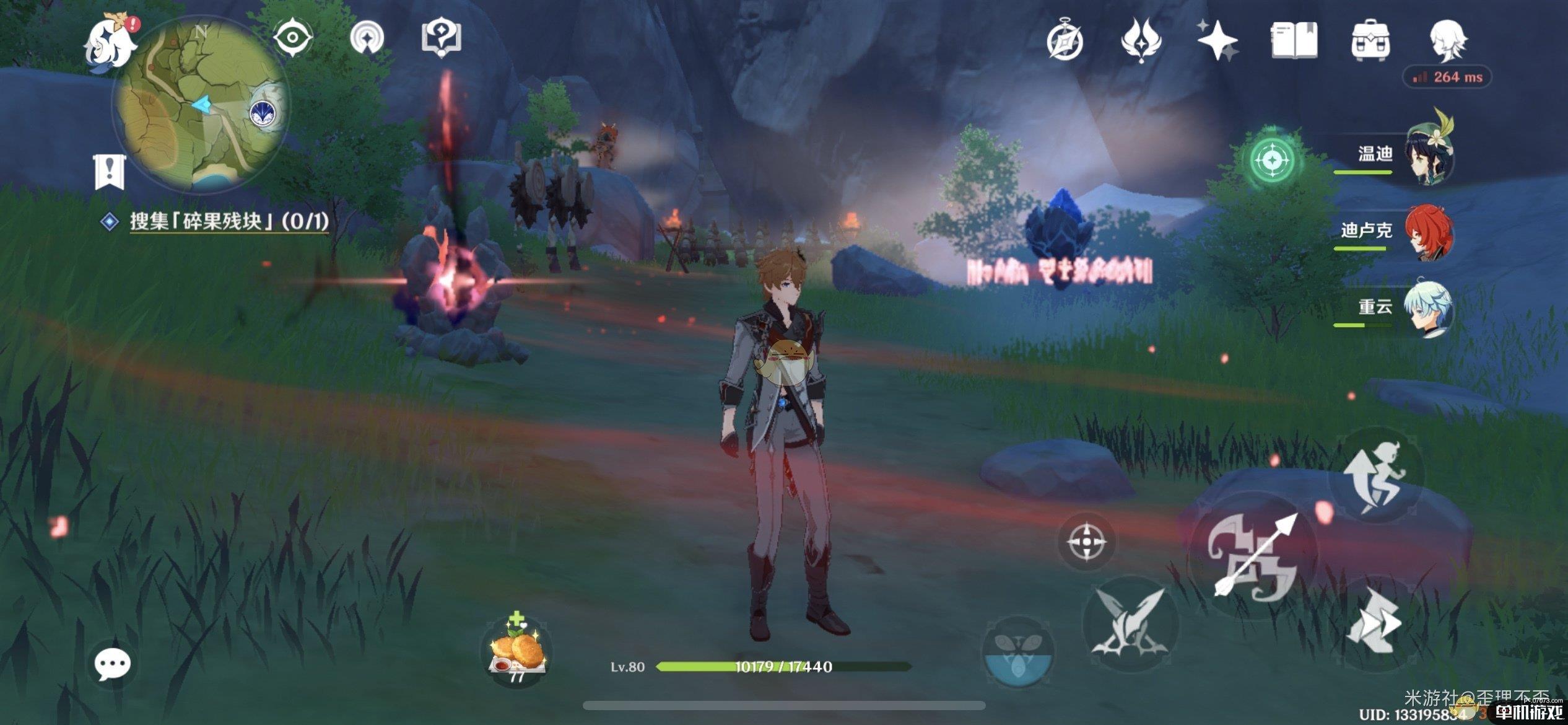
Task: Activate Elemental Sight eye icon
Action: (292, 38)
